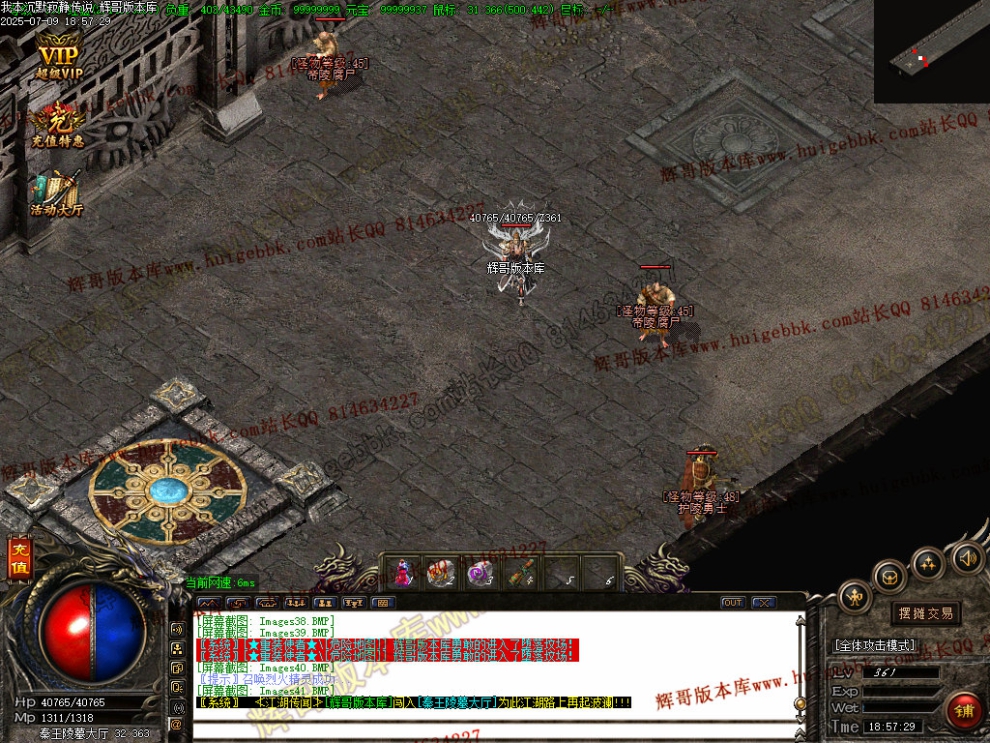Screen dimensions: 990x743
Task: Click the minimap in the corner
Action: [931, 50]
